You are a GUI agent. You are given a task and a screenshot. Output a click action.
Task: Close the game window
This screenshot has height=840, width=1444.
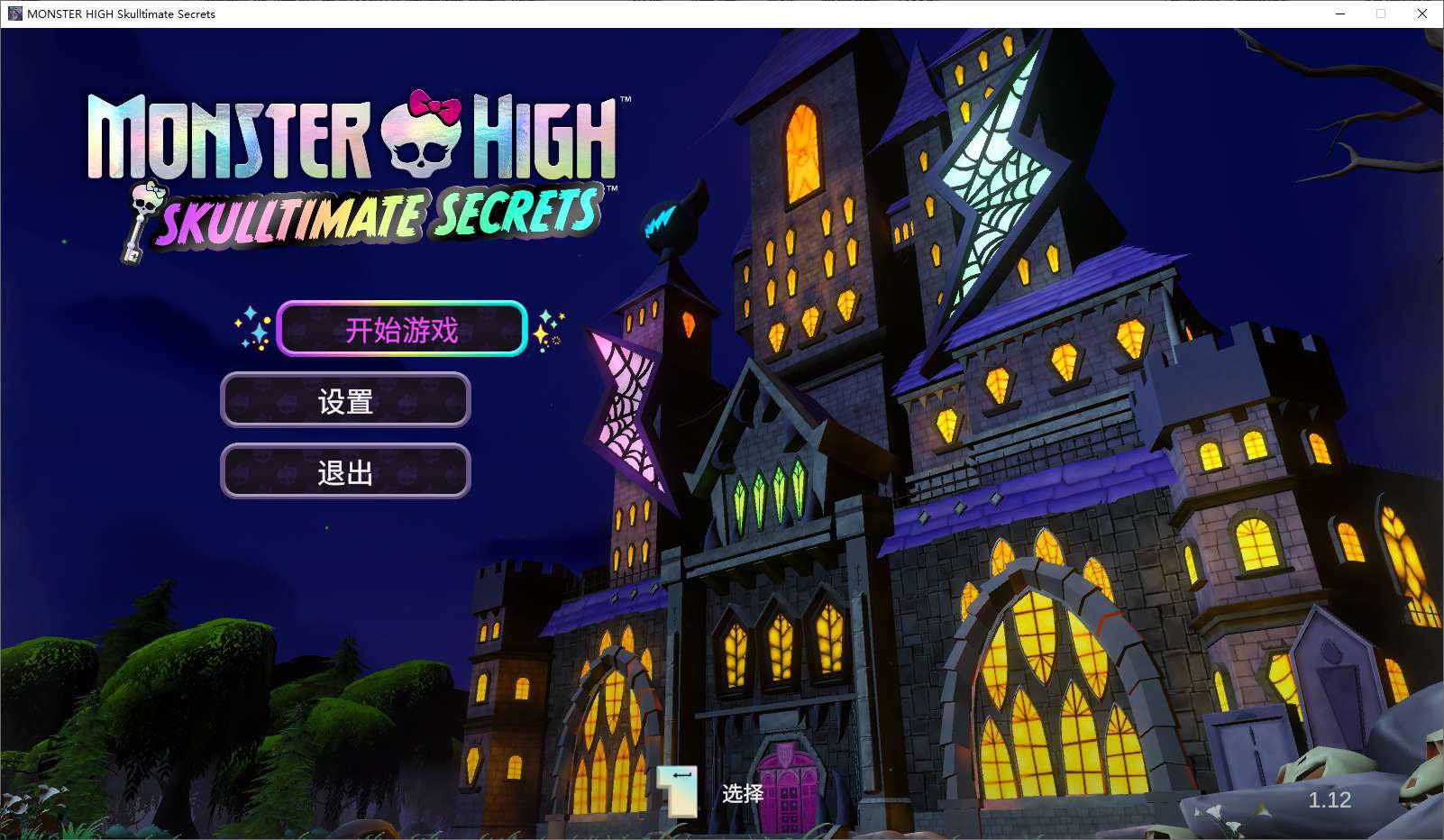coord(1421,14)
